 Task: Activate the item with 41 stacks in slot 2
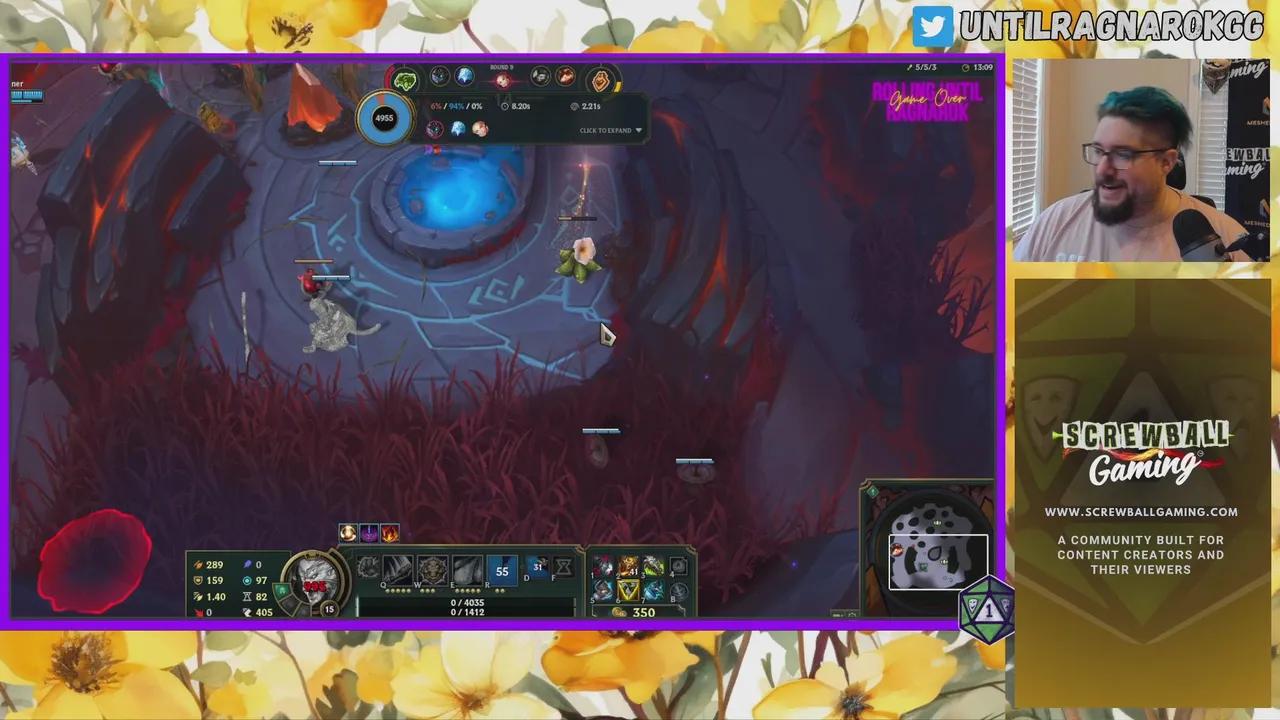(627, 567)
